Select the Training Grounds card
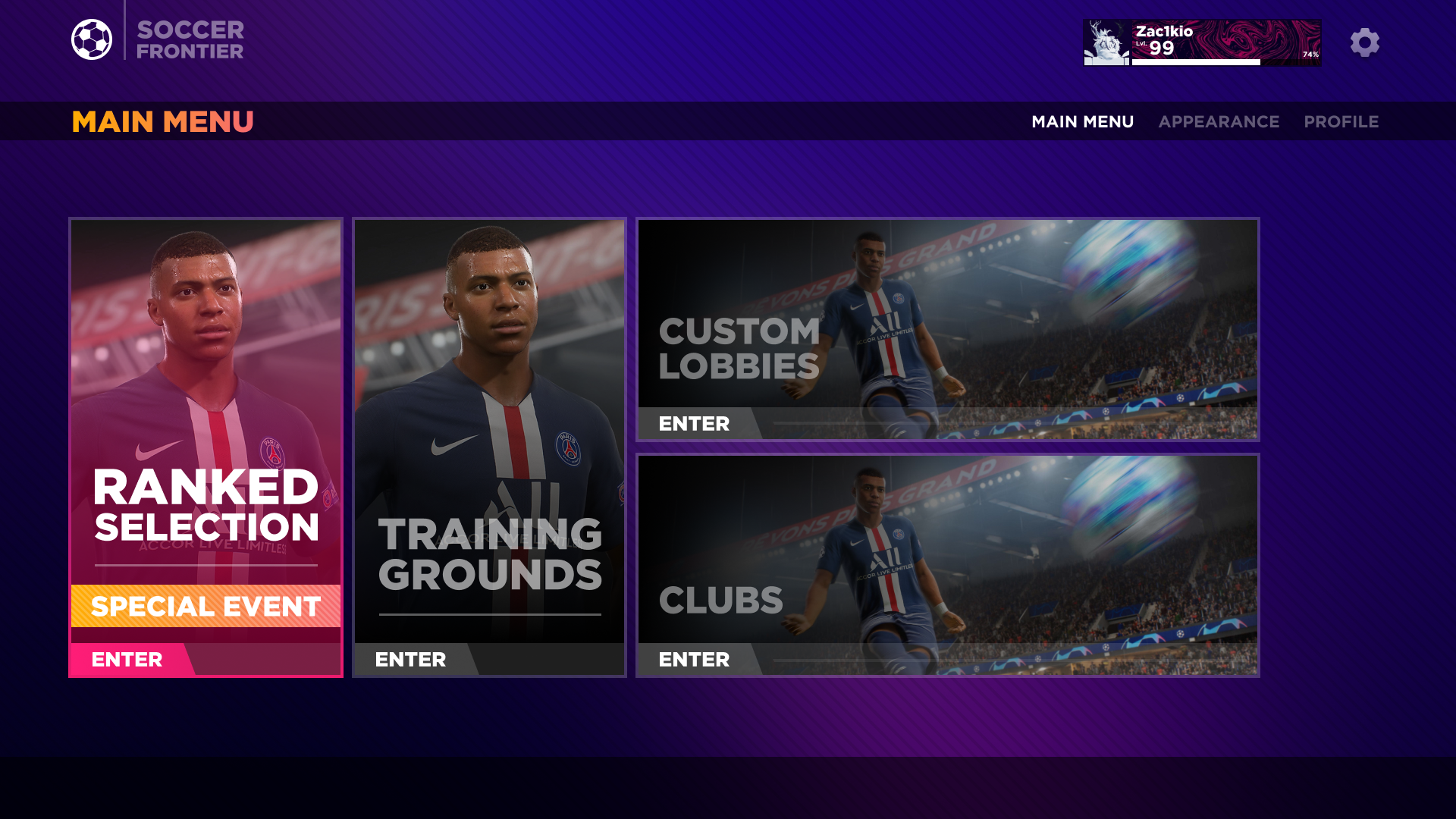 point(489,425)
